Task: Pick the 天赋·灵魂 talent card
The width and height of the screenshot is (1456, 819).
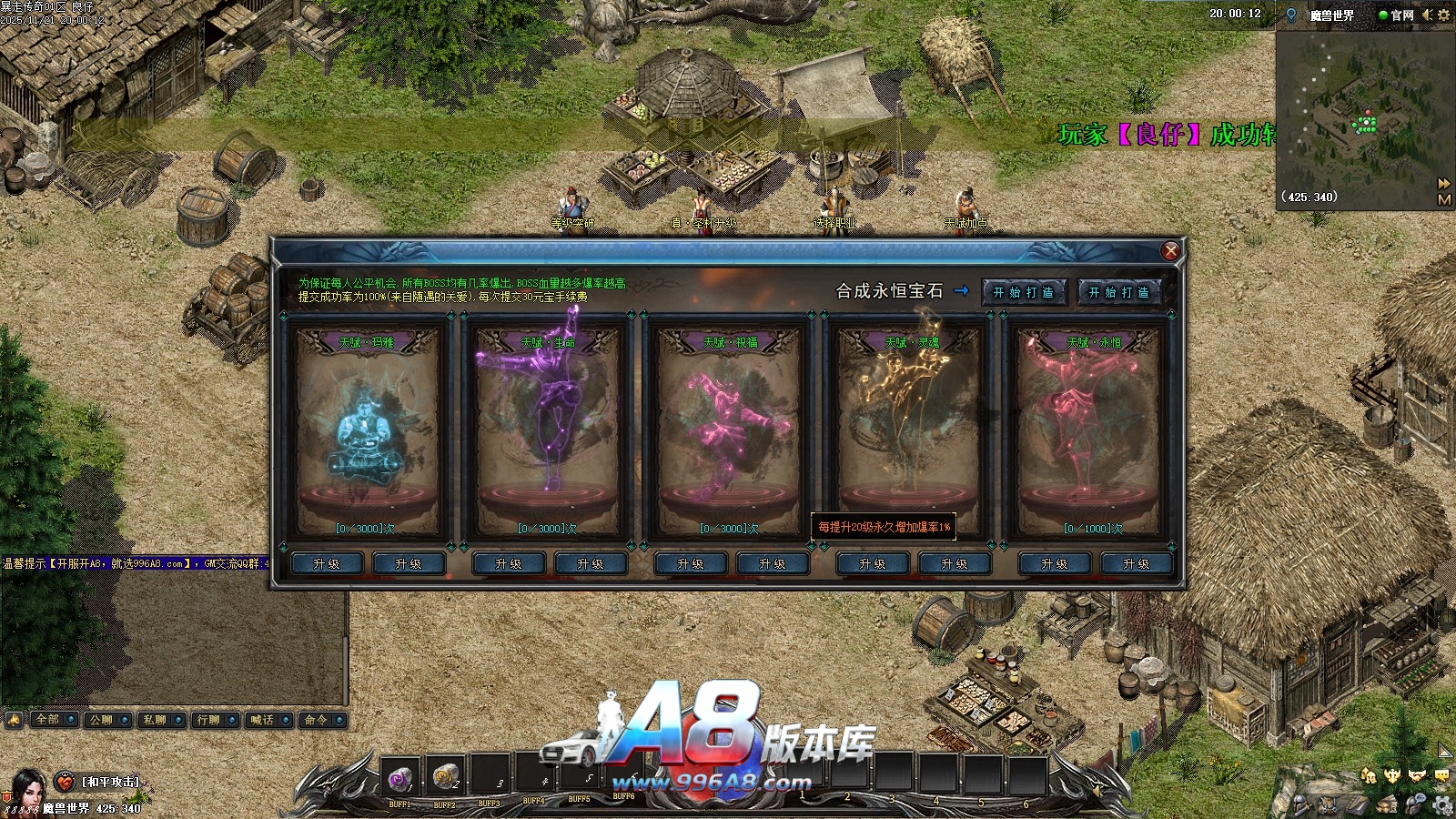Action: pos(912,430)
